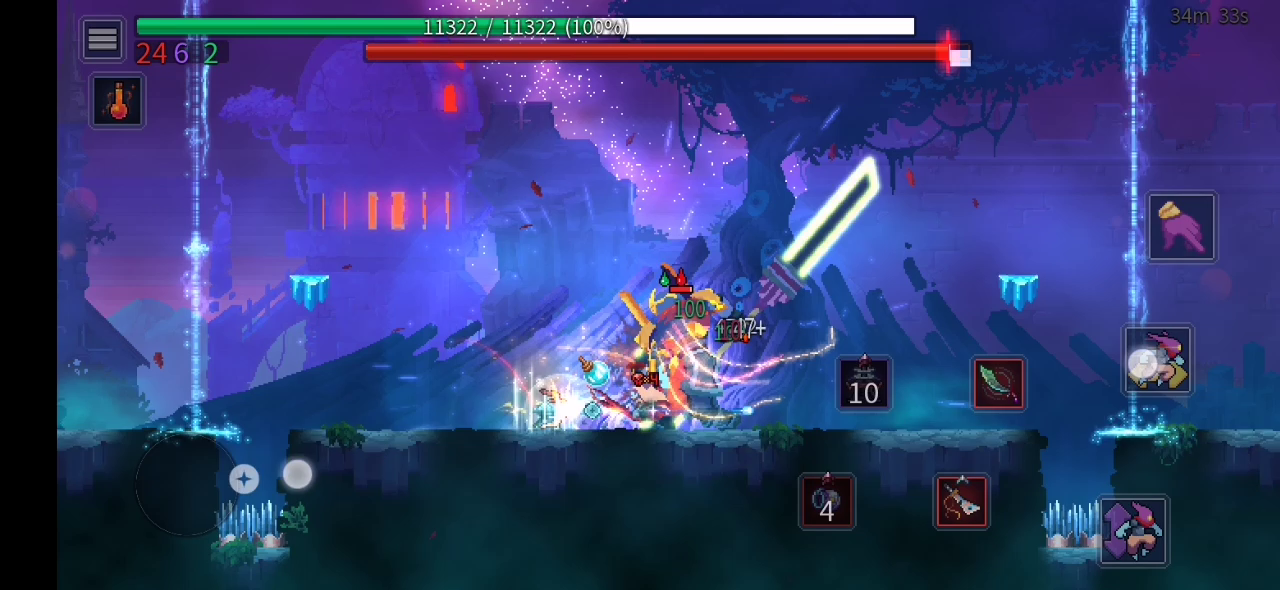Attack with the green blade weapon

pyautogui.click(x=998, y=384)
